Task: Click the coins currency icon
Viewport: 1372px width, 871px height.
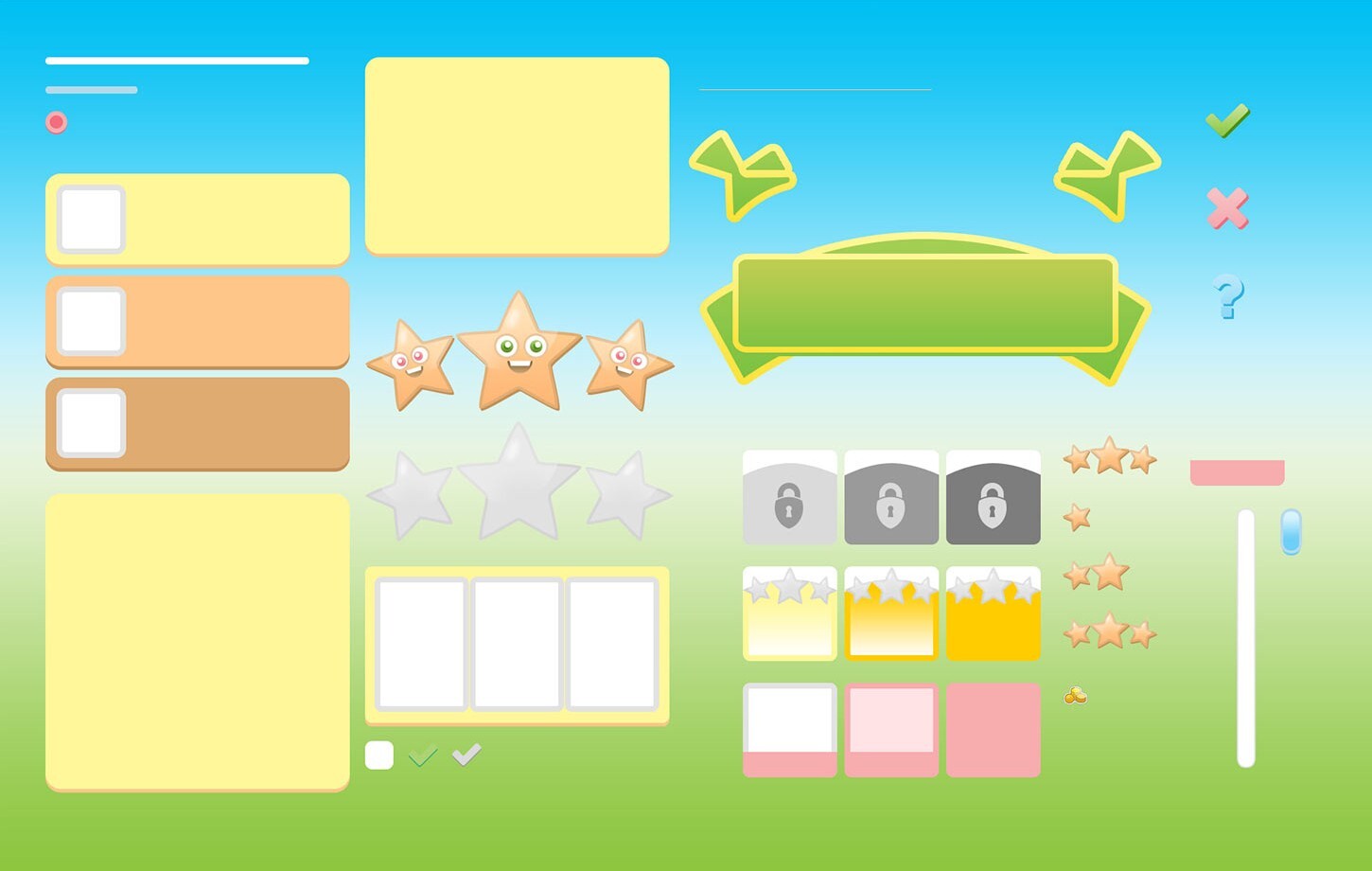Action: [x=1075, y=697]
